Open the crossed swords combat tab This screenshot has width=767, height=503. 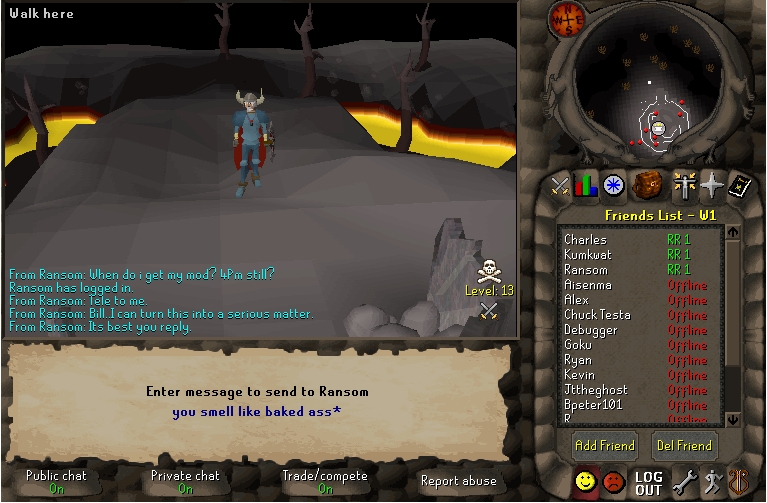(x=560, y=184)
